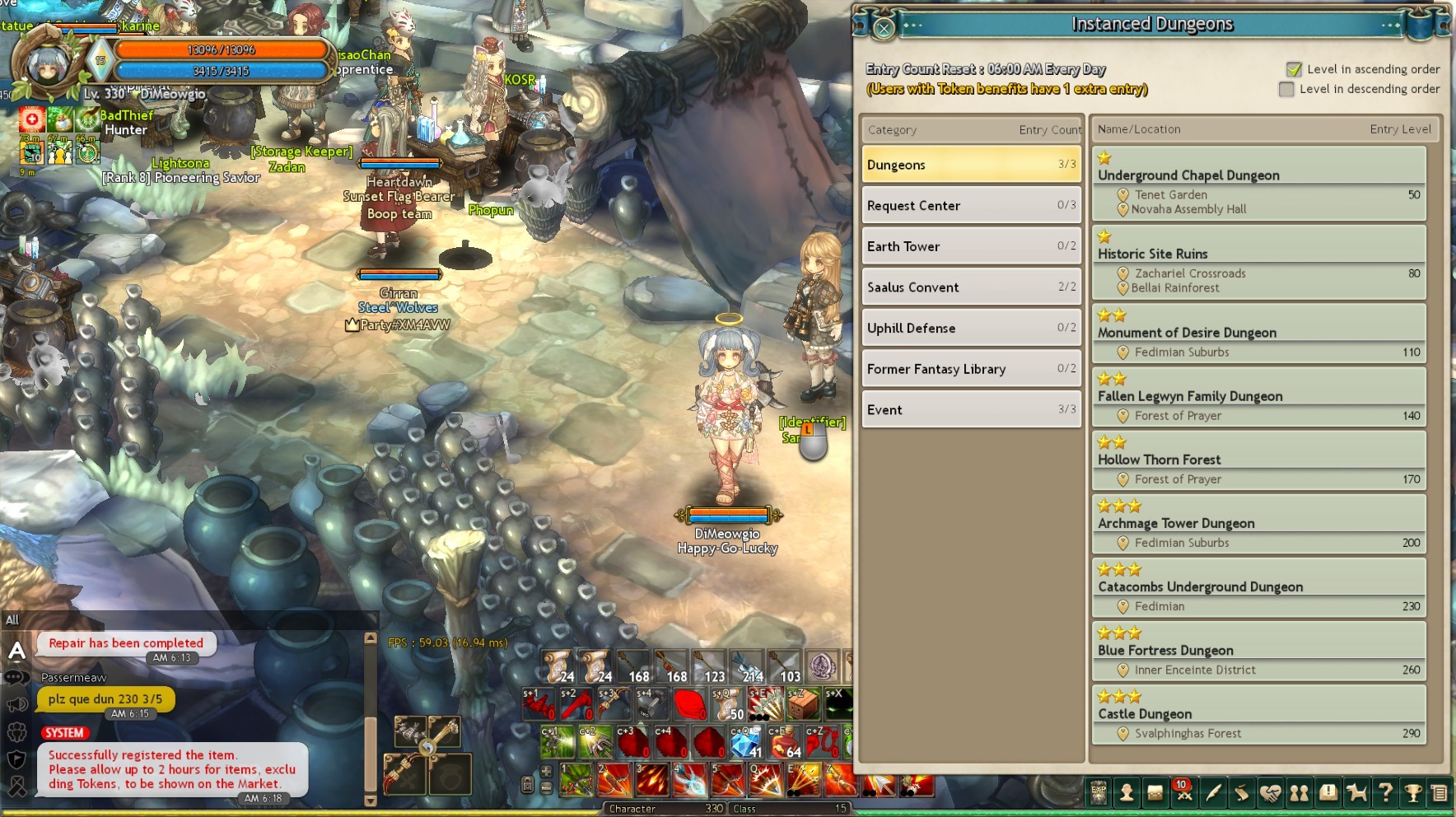
Task: Use the blue crystal potion slot
Action: coord(744,742)
